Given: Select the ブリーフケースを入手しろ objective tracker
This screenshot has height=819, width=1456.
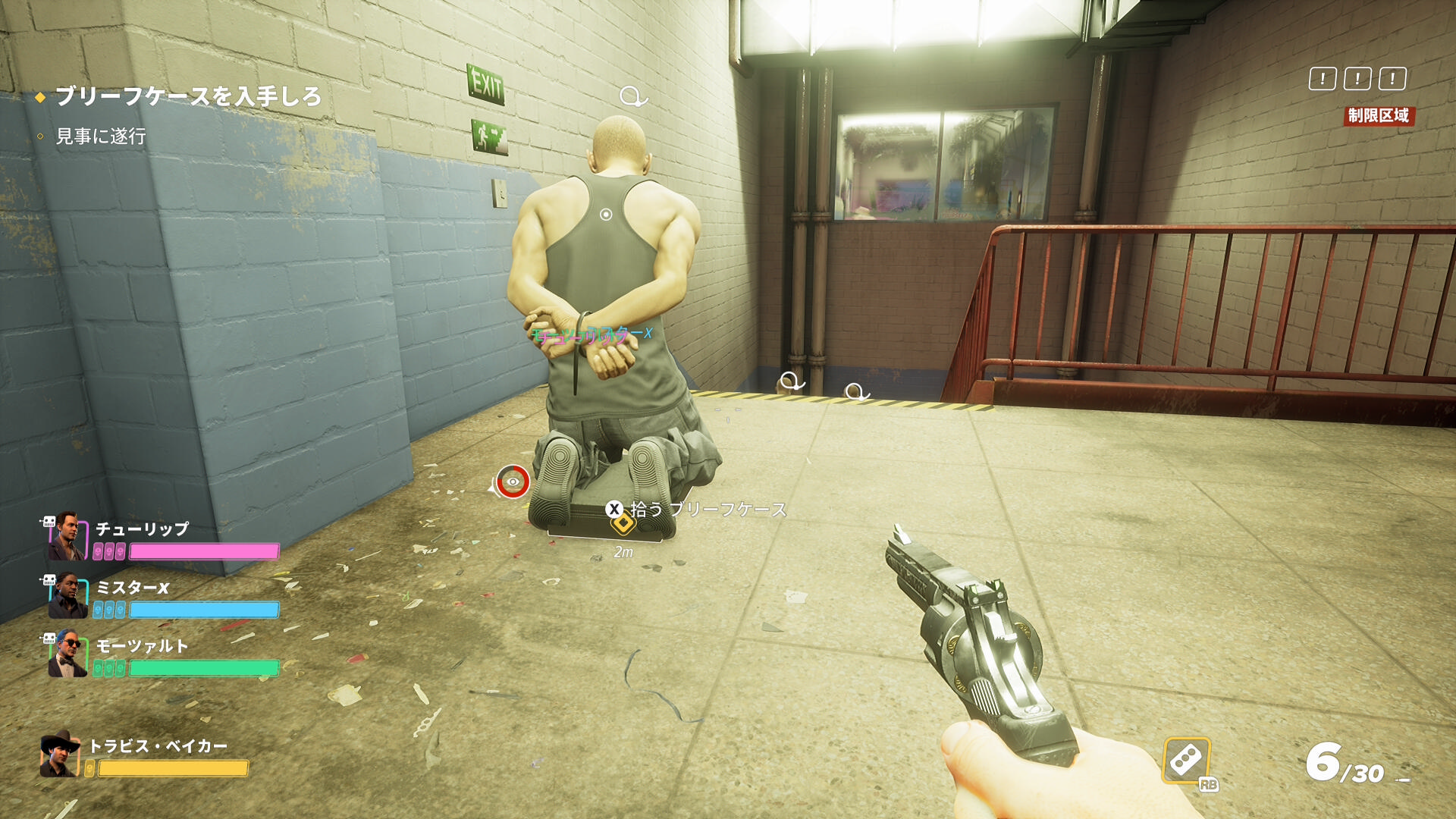Looking at the screenshot, I should [188, 96].
